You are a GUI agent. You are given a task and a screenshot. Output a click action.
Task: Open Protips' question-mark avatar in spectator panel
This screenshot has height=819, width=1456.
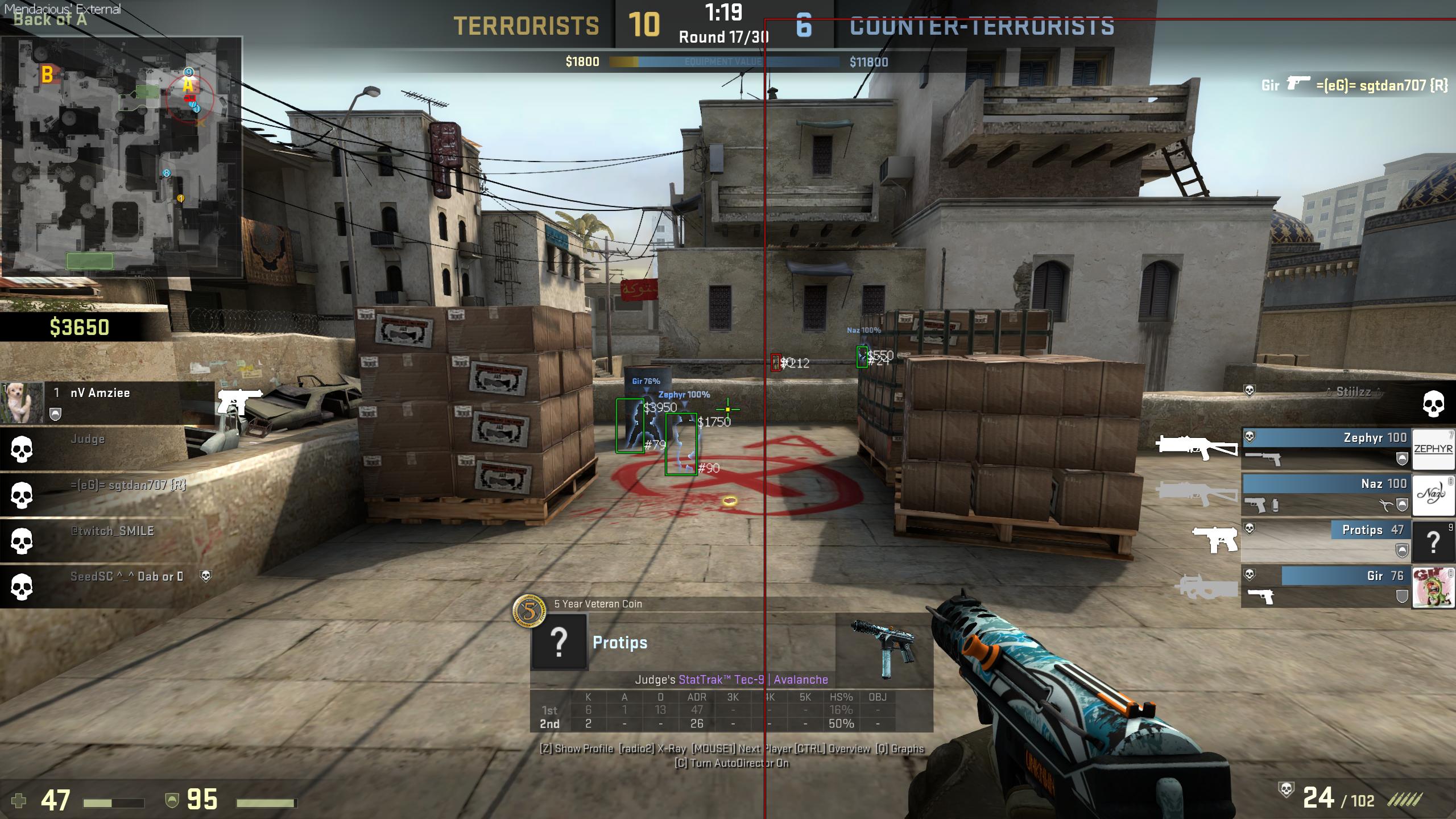coord(559,642)
